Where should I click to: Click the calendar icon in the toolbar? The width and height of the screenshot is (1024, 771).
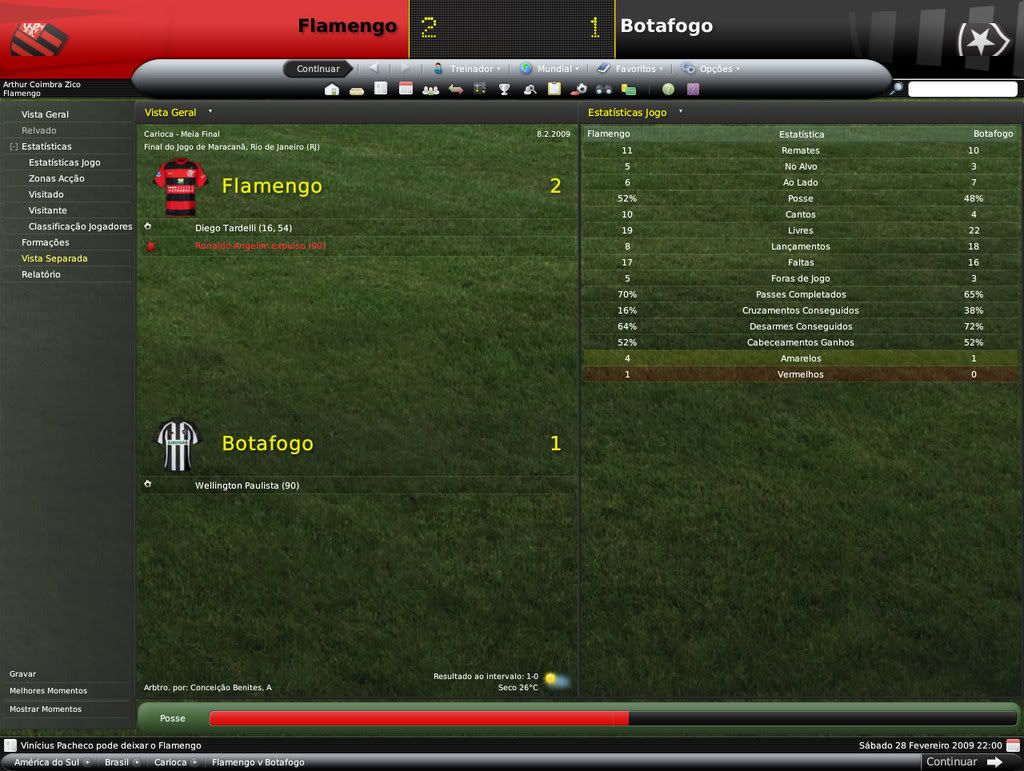pyautogui.click(x=406, y=89)
